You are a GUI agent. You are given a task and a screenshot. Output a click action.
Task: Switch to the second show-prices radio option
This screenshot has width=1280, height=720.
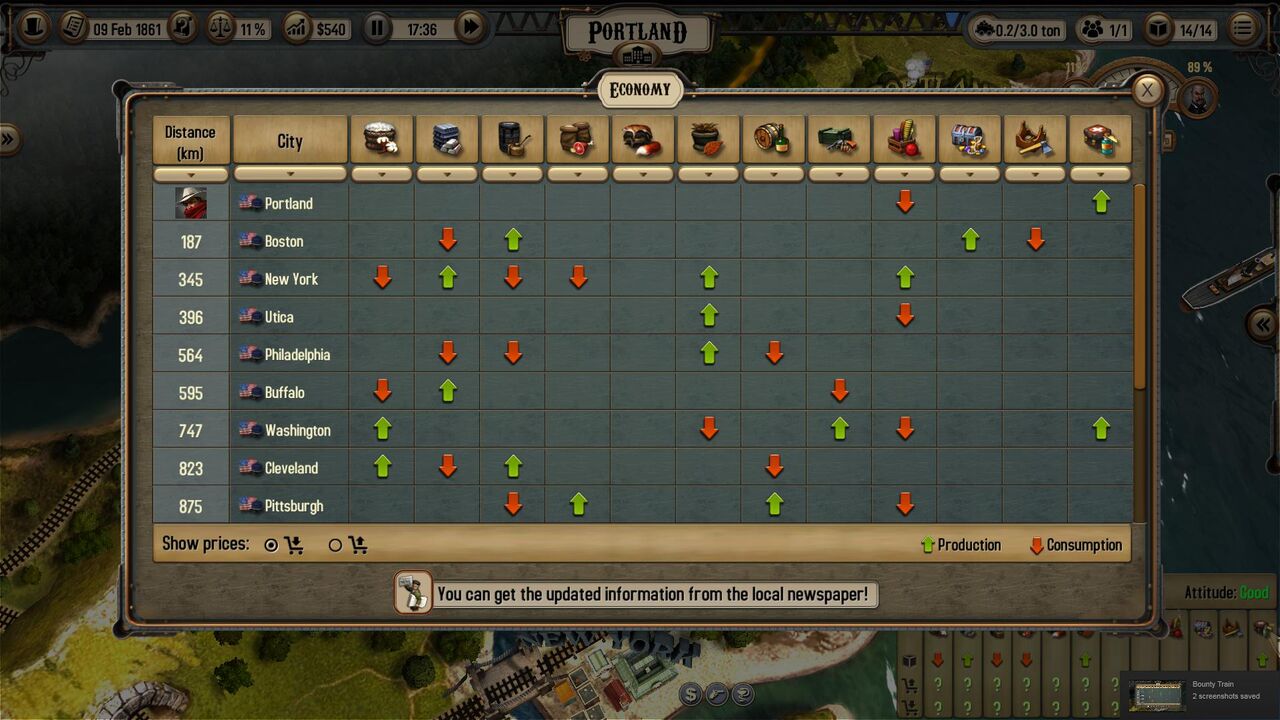coord(336,545)
